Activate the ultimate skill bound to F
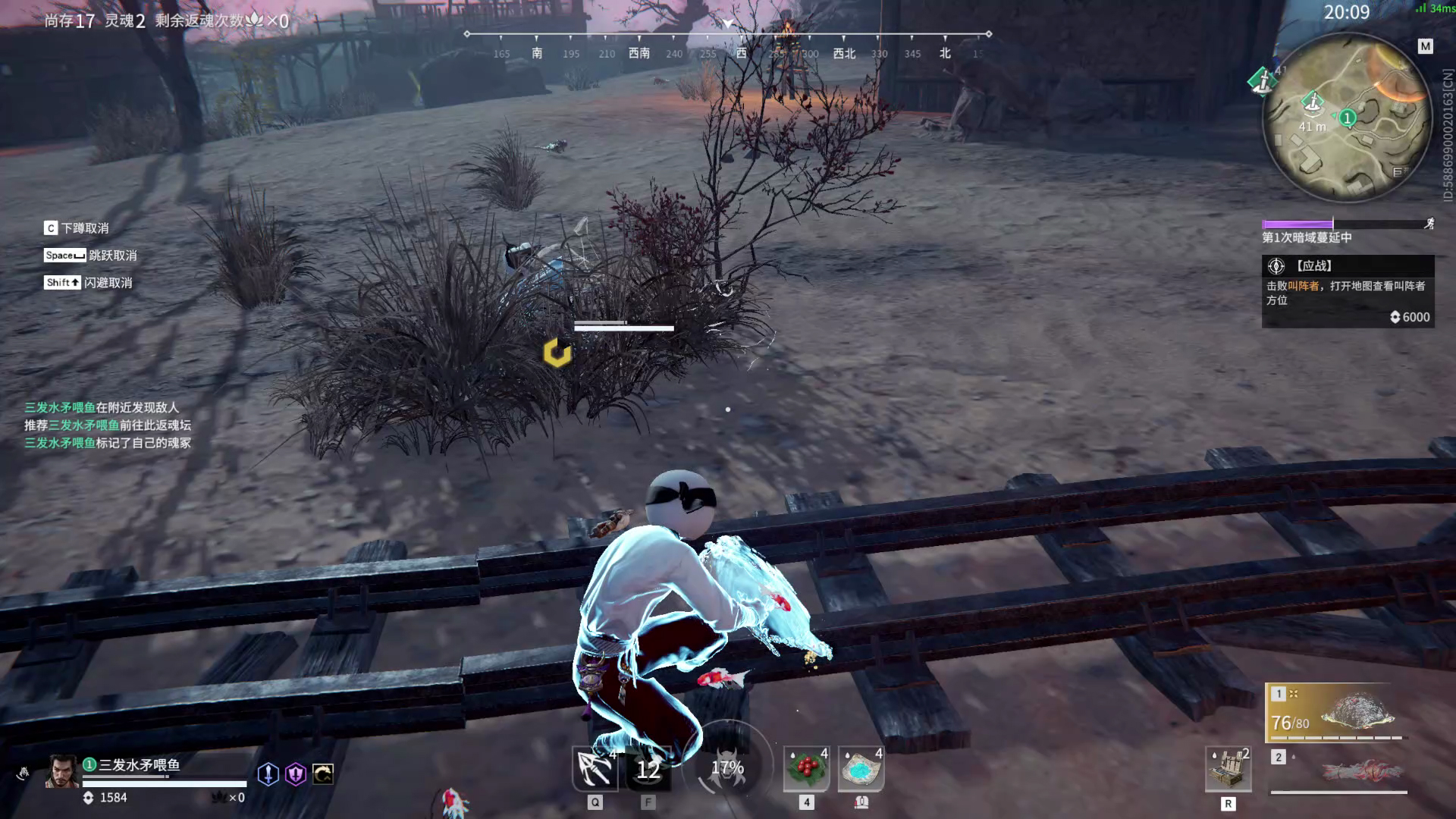Screen dimensions: 1456x819 coord(648,770)
